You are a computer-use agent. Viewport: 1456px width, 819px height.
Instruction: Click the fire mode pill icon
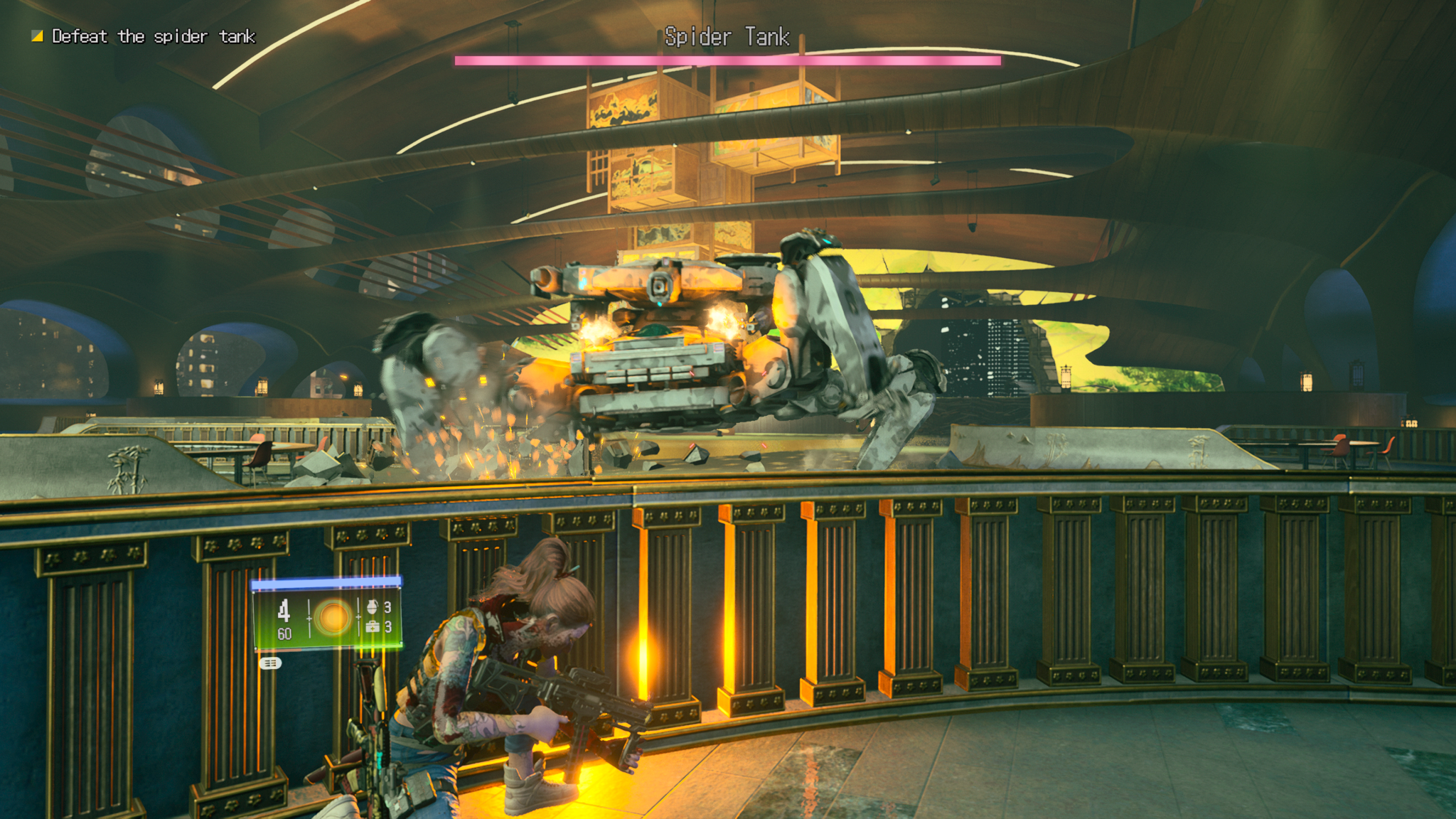point(270,663)
